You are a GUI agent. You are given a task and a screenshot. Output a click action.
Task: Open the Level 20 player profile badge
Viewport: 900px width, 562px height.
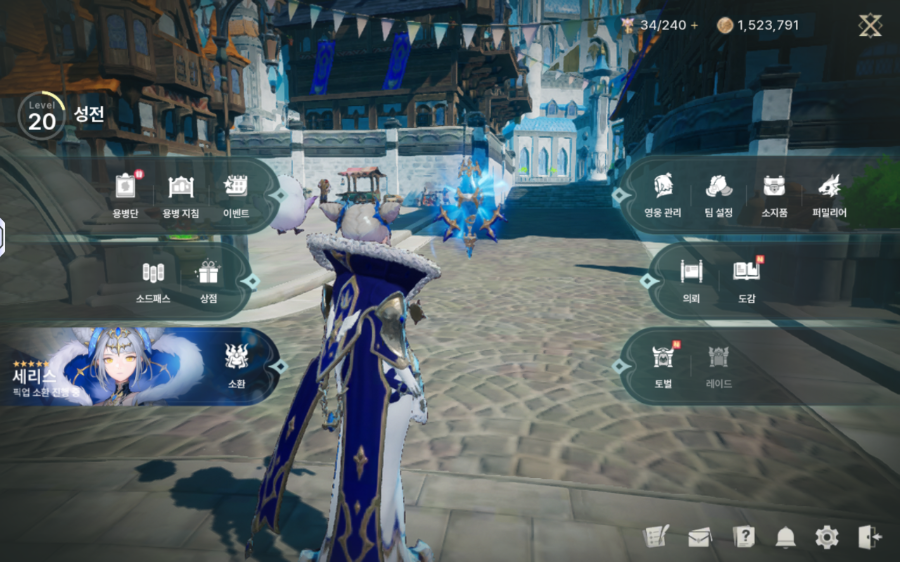click(41, 117)
